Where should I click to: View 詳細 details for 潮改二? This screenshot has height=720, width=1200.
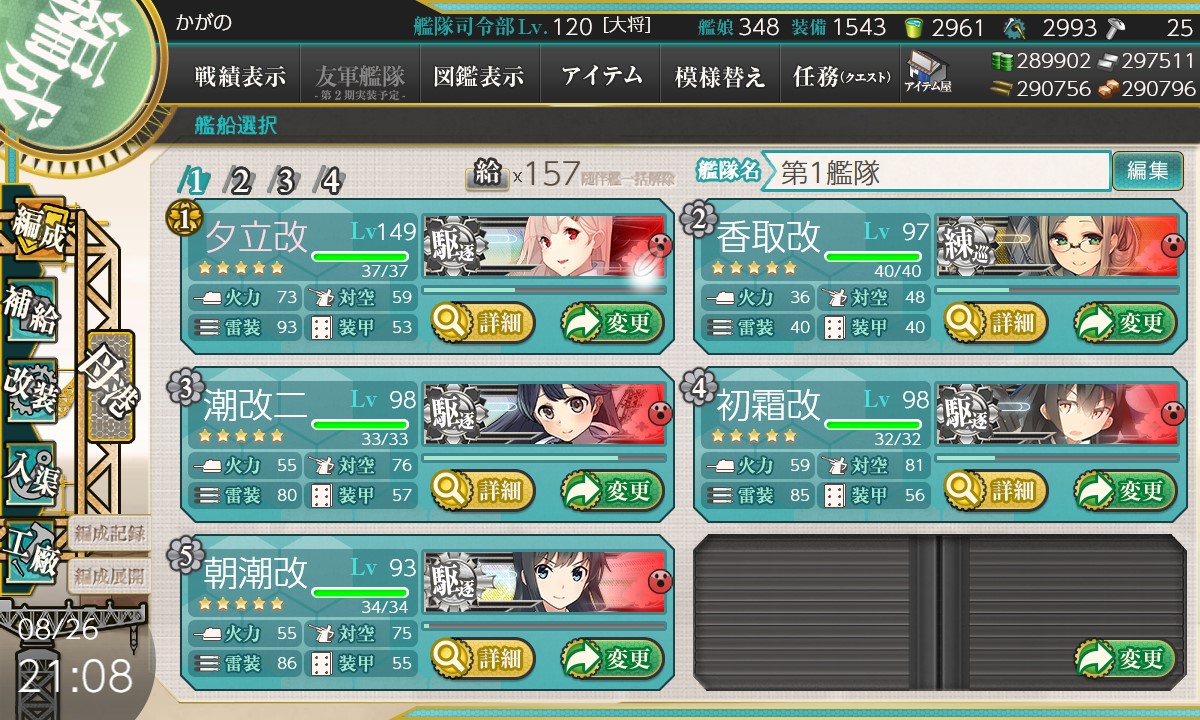tap(484, 490)
